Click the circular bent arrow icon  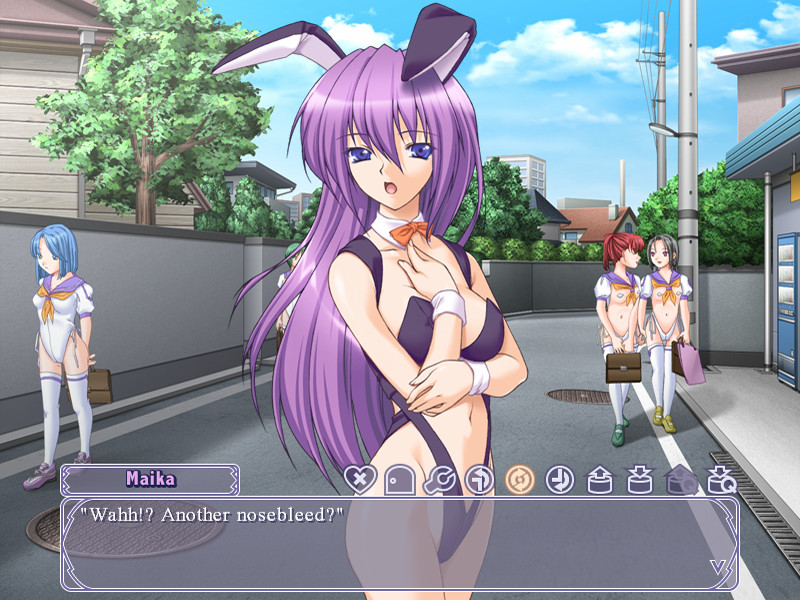(x=480, y=480)
